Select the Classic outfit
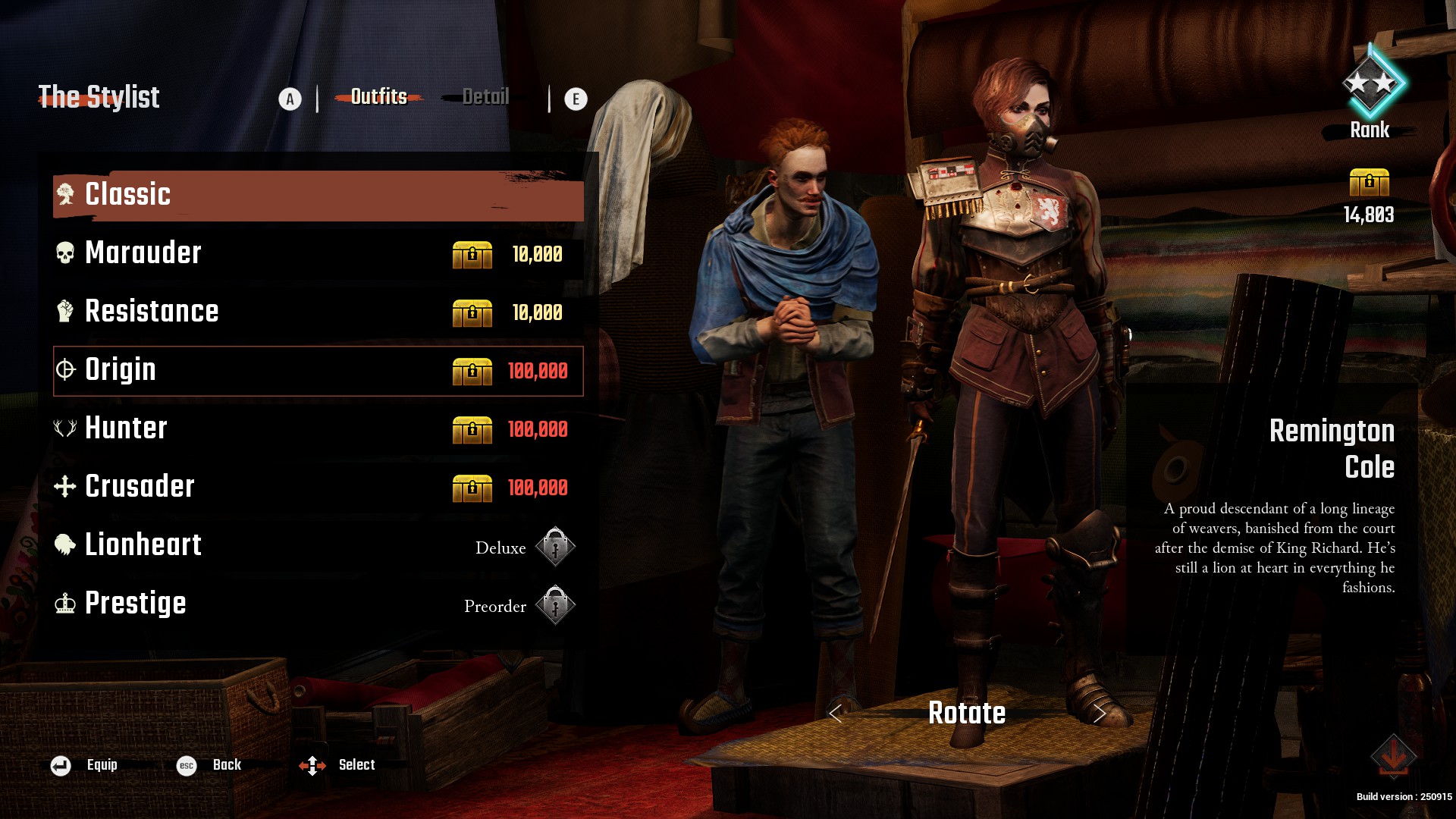The image size is (1456, 819). (x=318, y=195)
